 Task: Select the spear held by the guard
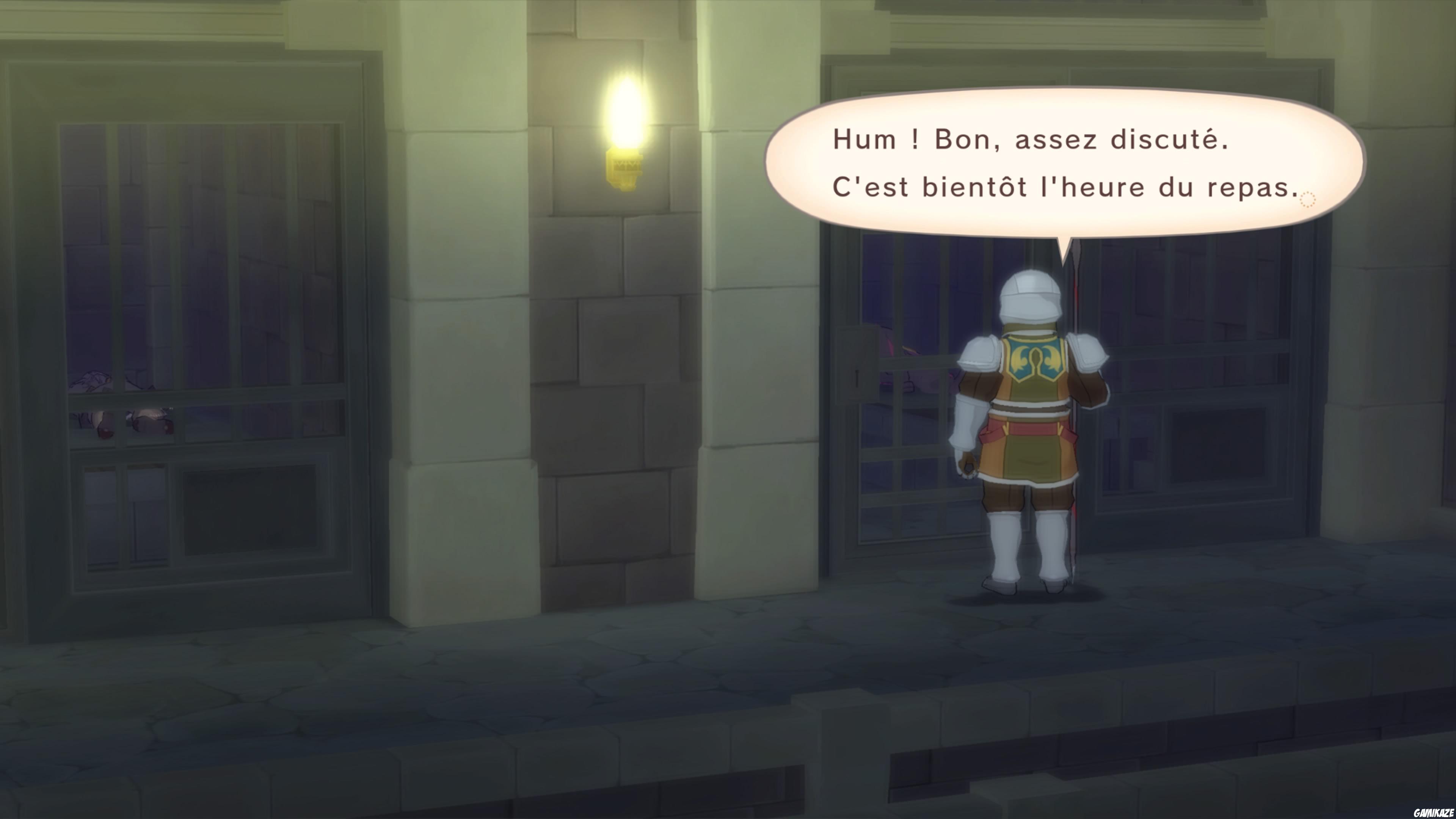[1074, 305]
